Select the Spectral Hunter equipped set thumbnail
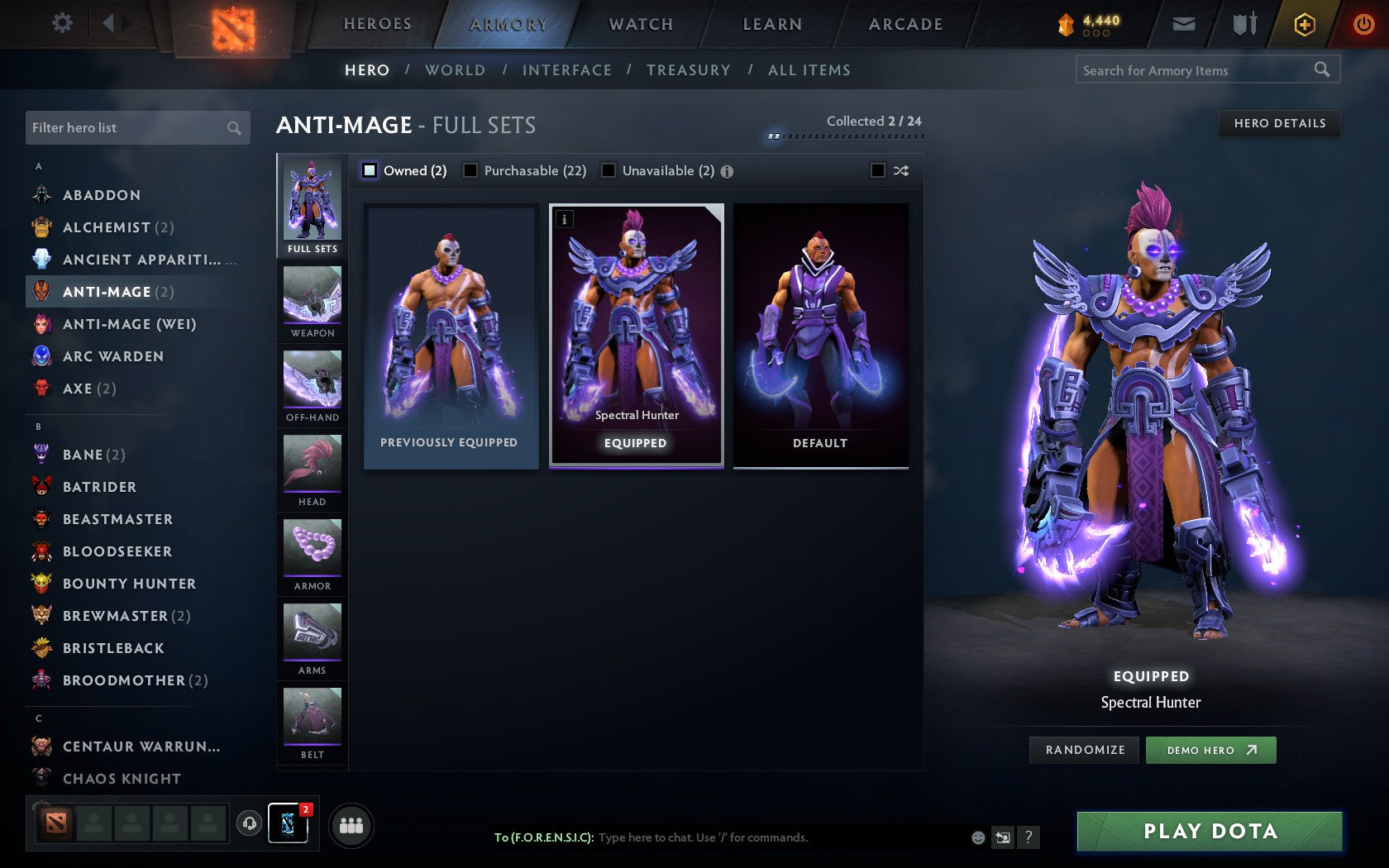The height and width of the screenshot is (868, 1389). [635, 331]
